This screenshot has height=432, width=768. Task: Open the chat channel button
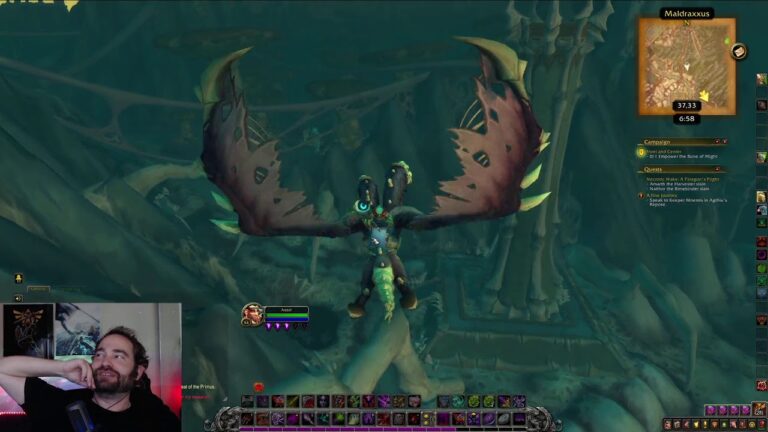point(18,278)
